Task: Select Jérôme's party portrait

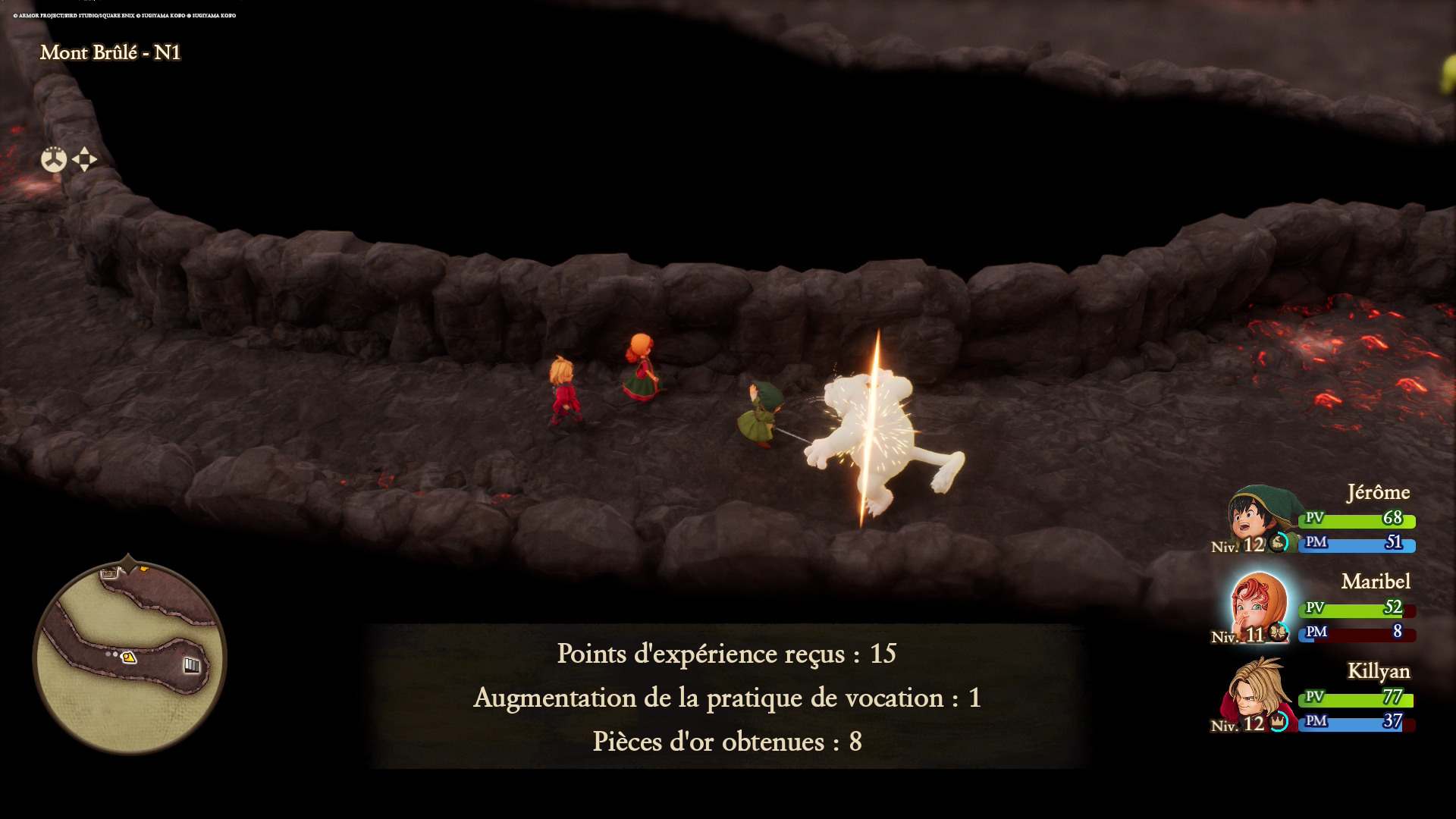Action: [1258, 517]
